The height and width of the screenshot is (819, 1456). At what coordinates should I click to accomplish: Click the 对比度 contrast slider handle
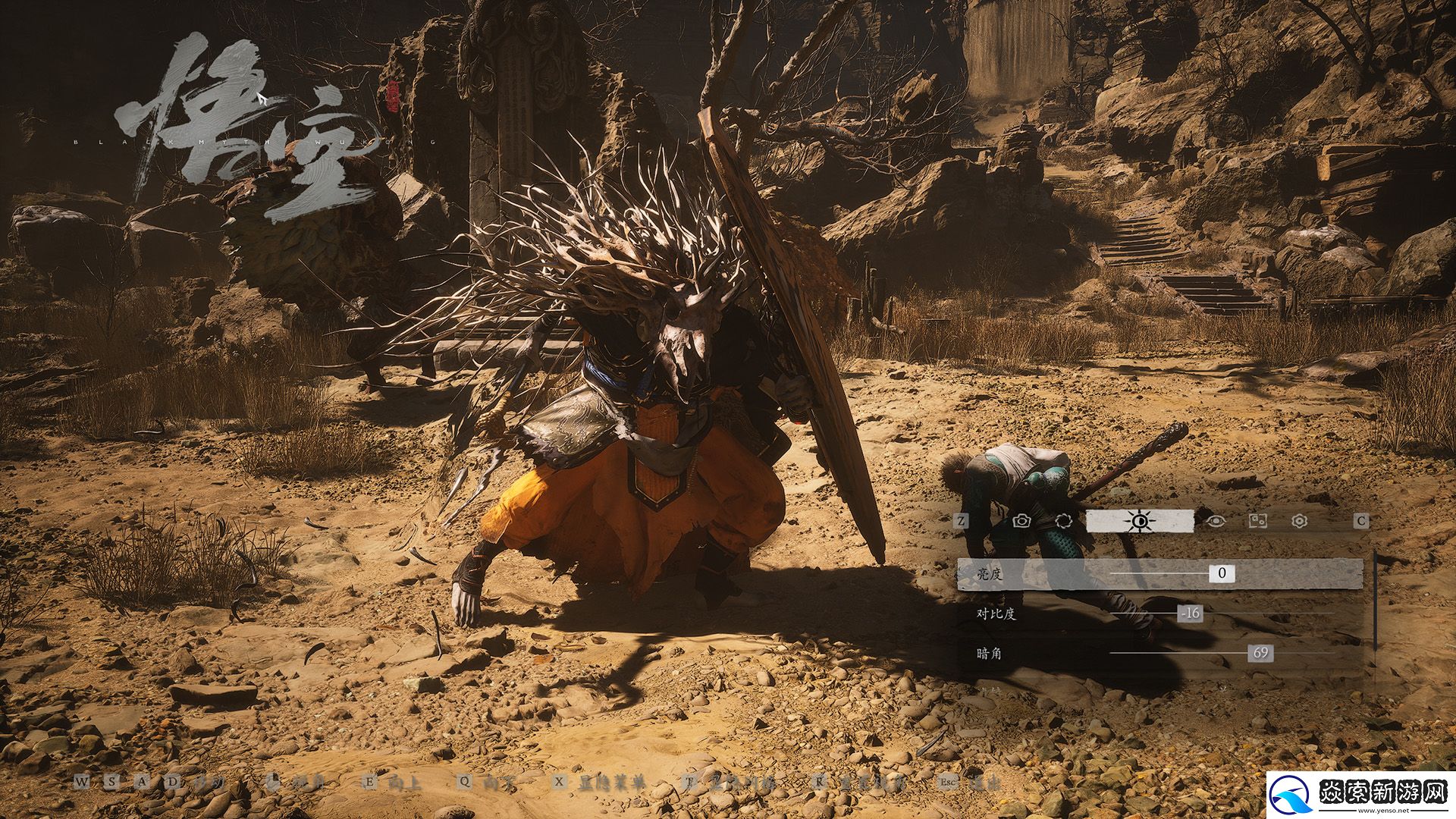pos(1191,613)
